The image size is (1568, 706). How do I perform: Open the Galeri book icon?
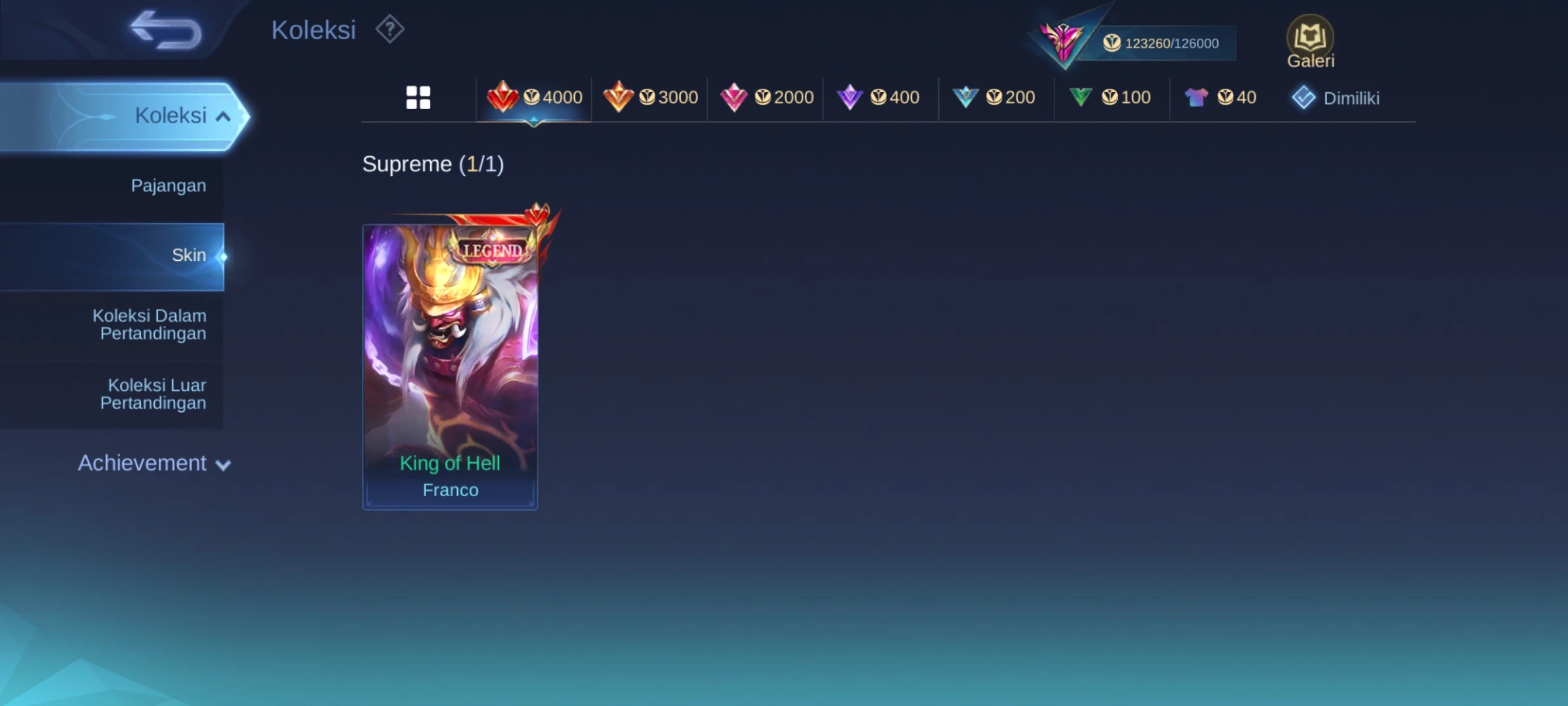tap(1310, 41)
